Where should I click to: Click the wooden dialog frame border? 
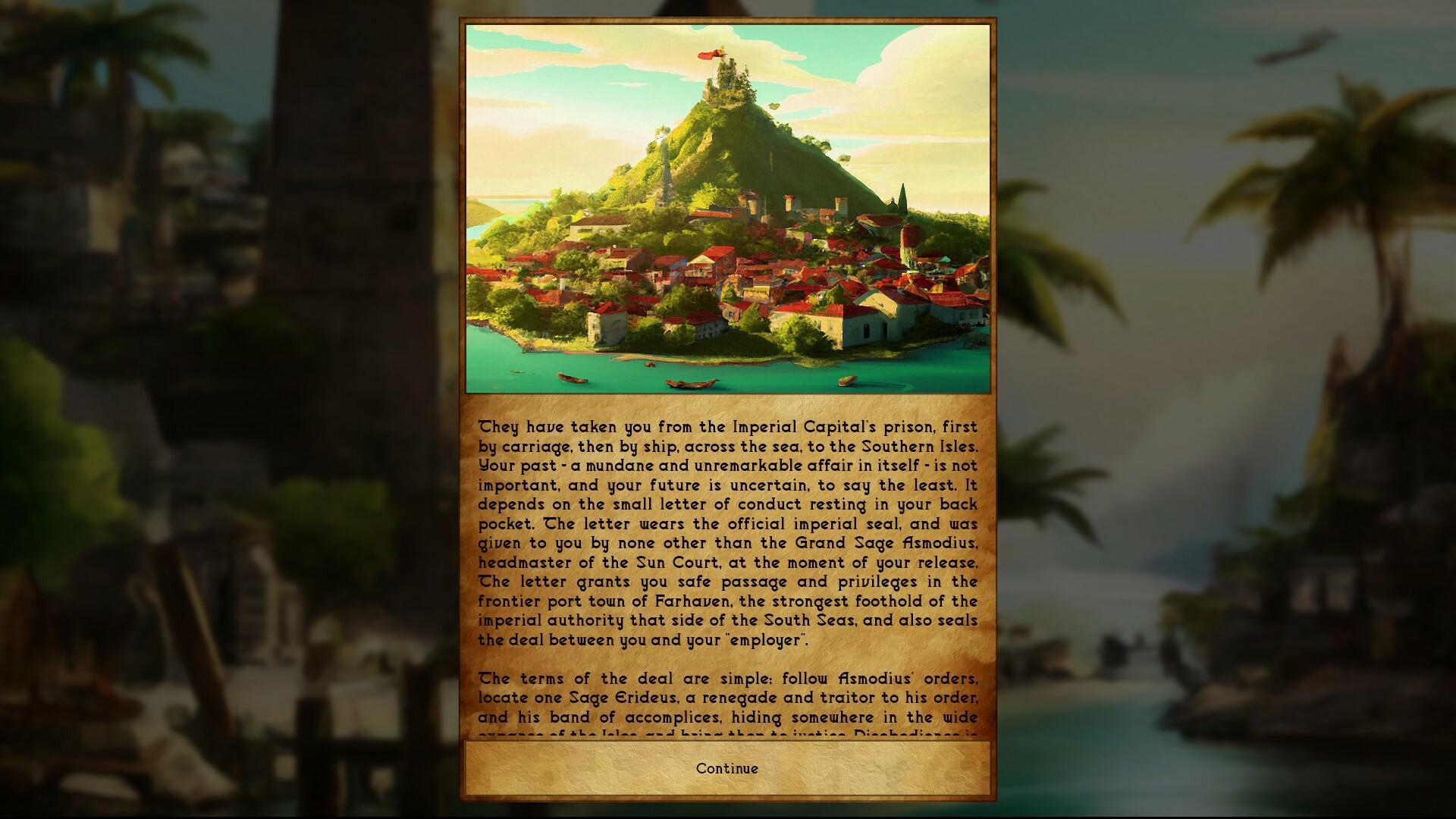(x=464, y=379)
